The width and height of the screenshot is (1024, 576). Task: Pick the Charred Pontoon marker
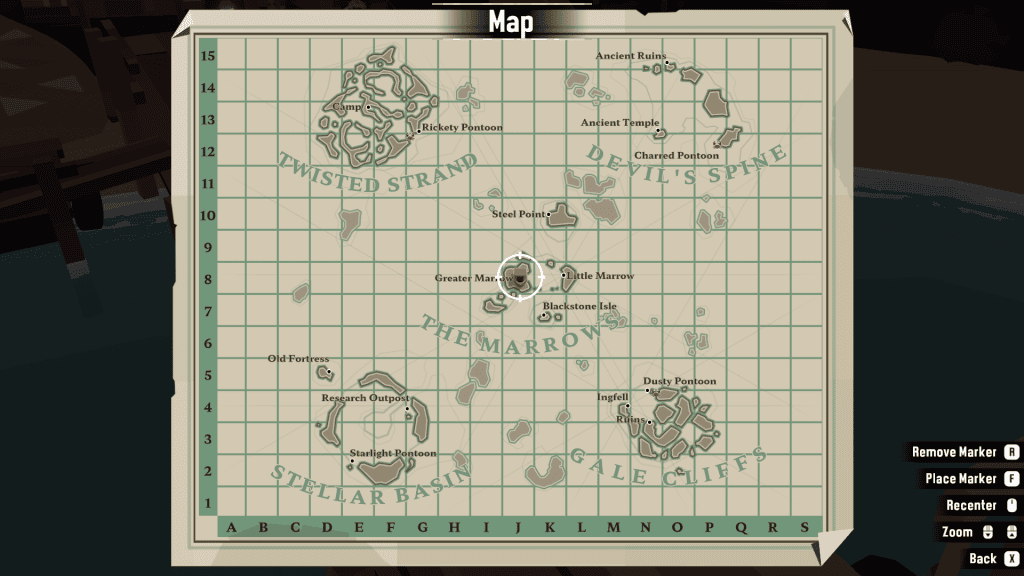(716, 146)
